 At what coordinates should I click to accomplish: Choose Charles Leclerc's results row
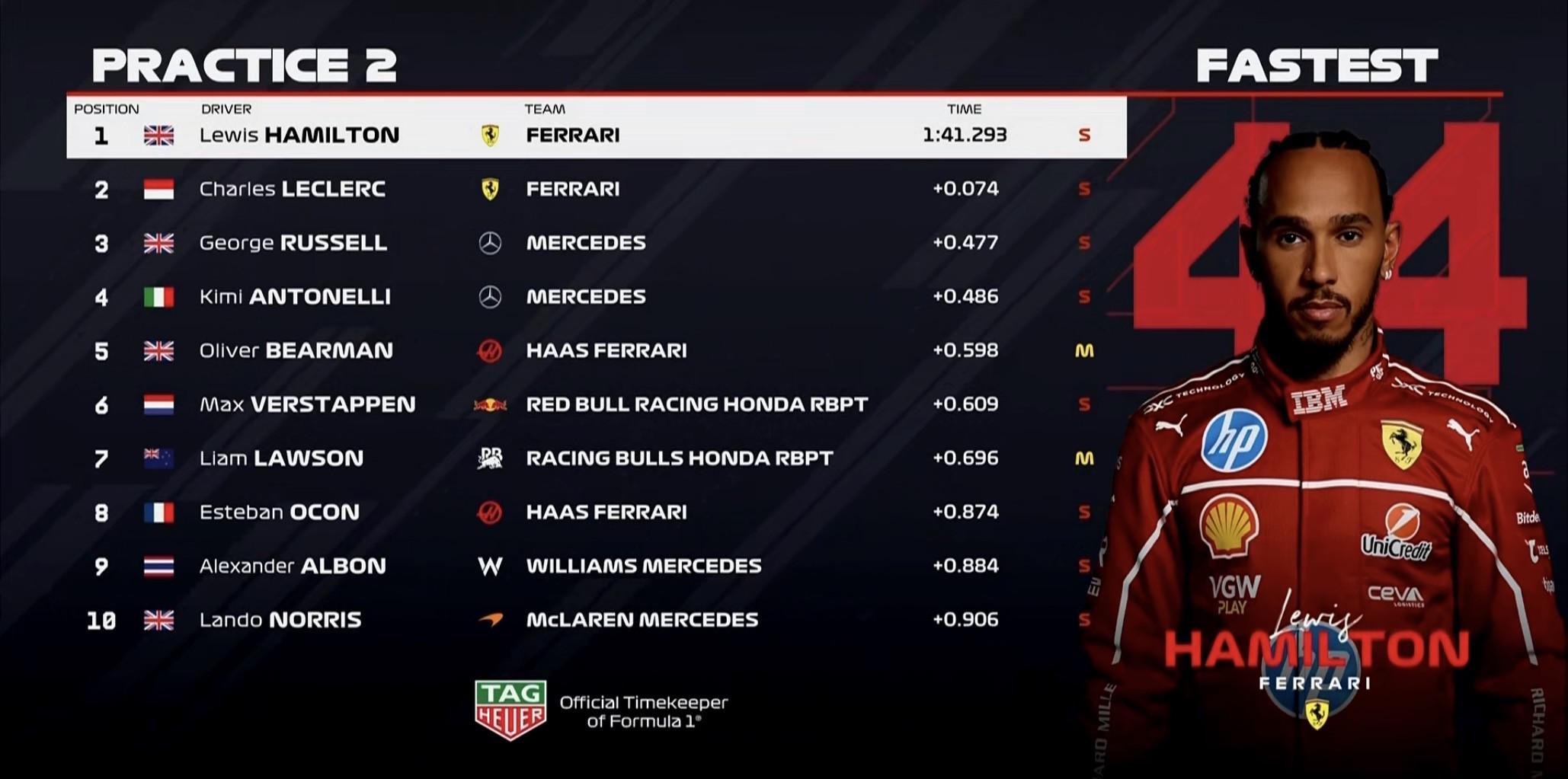pos(292,189)
